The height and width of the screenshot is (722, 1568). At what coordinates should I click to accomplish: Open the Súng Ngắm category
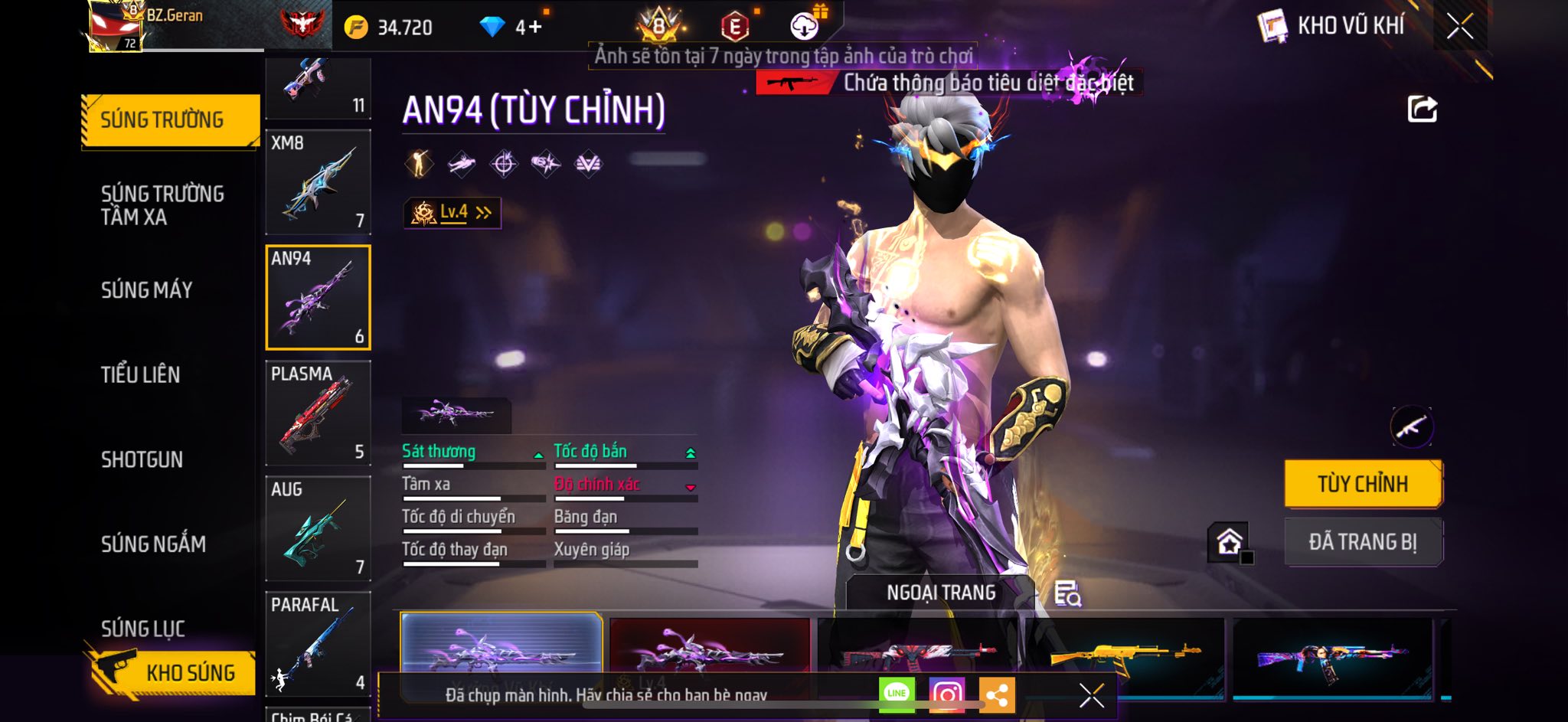point(153,544)
